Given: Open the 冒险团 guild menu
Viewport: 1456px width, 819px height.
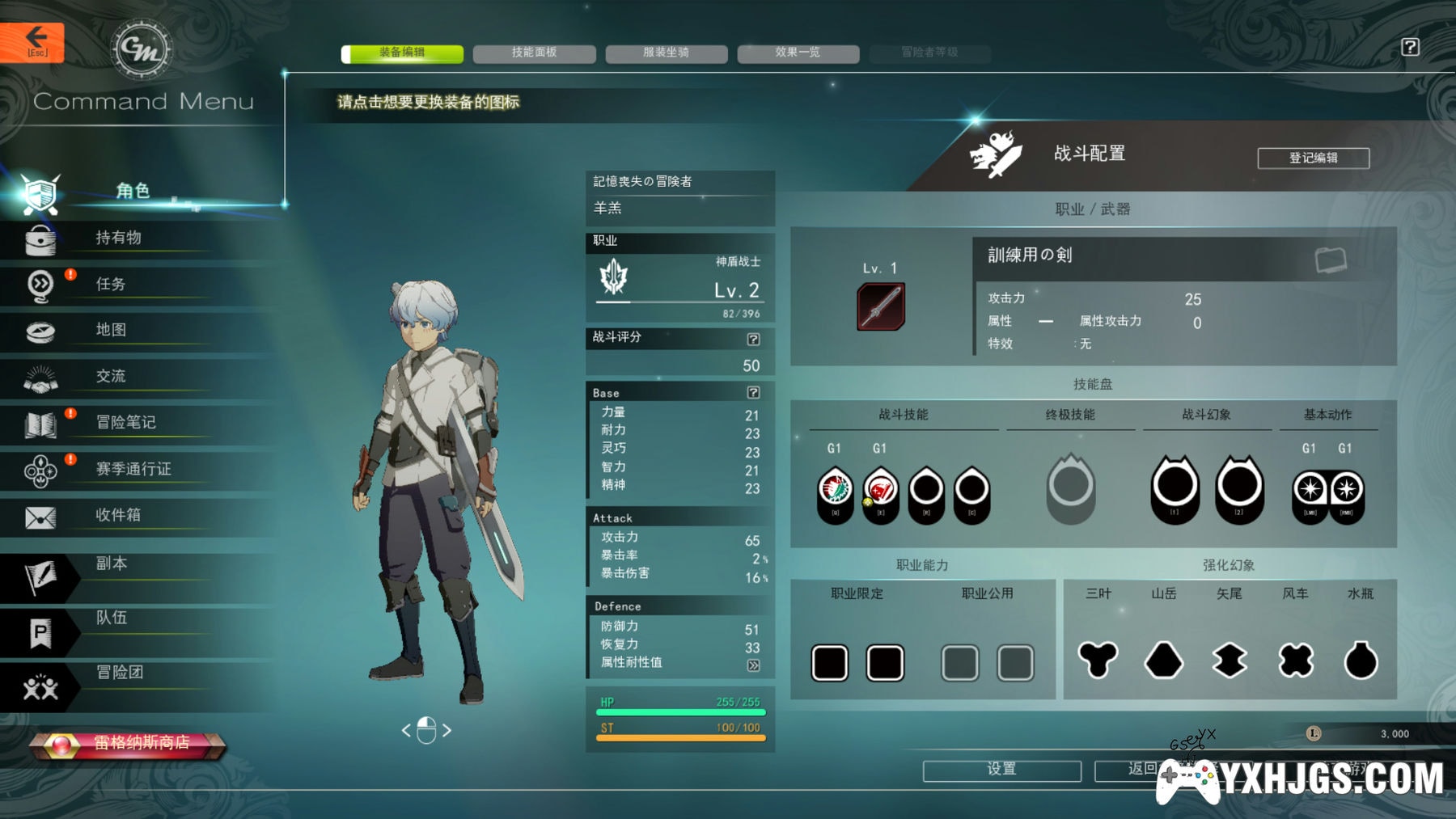Looking at the screenshot, I should [x=119, y=673].
